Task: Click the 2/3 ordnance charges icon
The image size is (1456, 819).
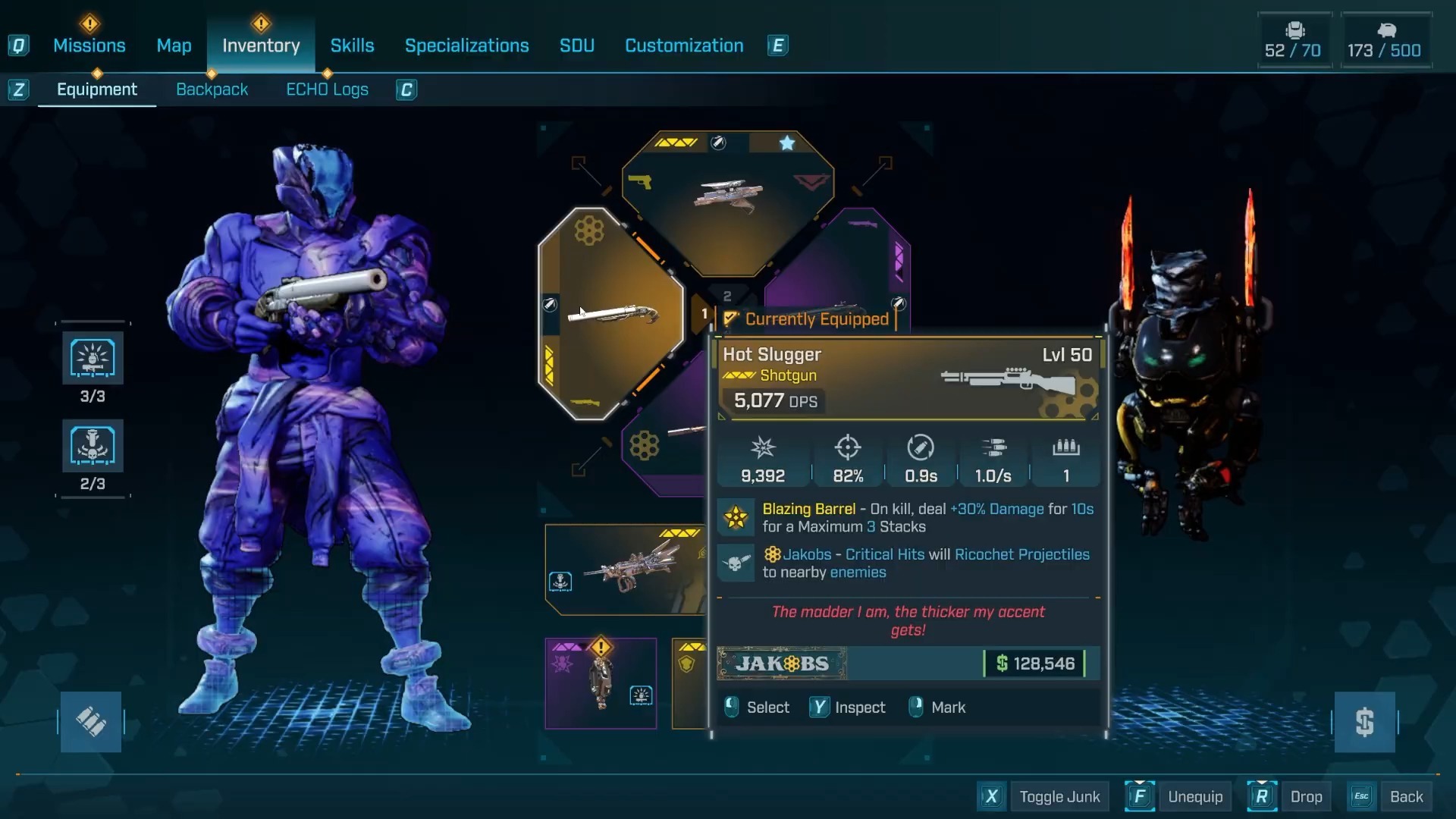Action: click(93, 446)
